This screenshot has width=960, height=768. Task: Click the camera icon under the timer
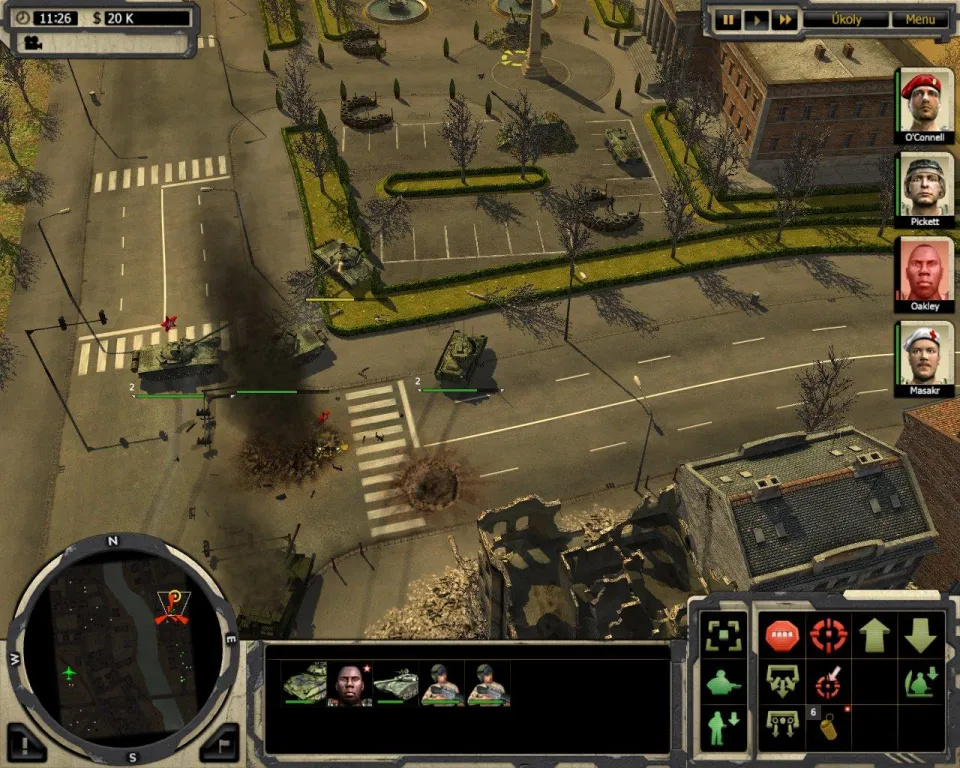click(x=34, y=43)
